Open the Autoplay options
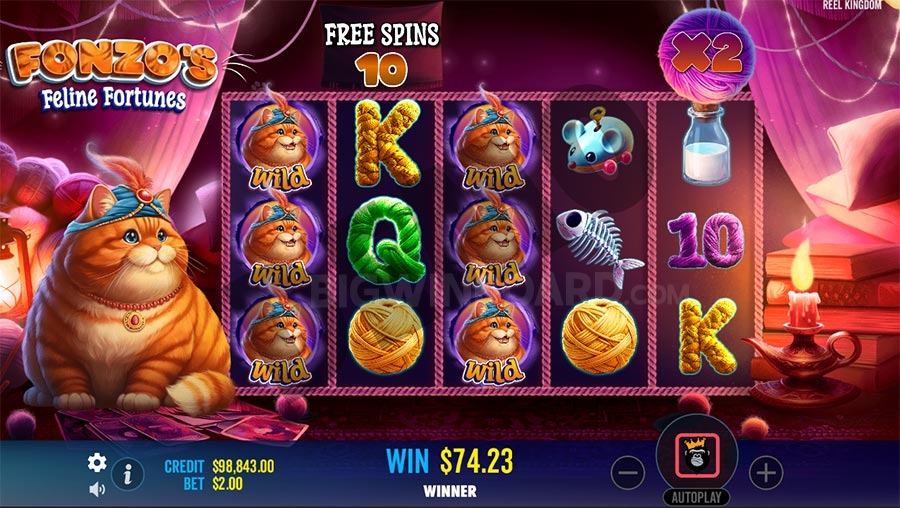Viewport: 900px width, 508px height. (x=696, y=497)
